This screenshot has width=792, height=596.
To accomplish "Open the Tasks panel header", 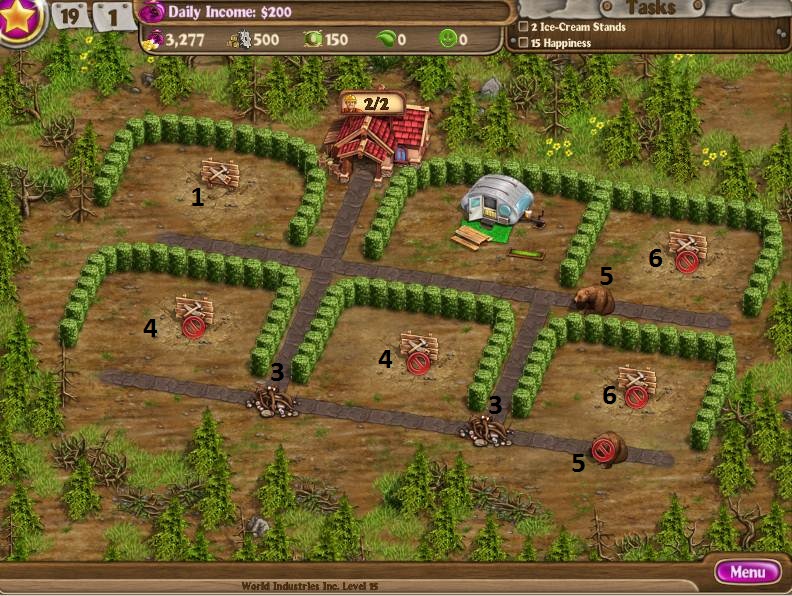I will click(x=650, y=8).
